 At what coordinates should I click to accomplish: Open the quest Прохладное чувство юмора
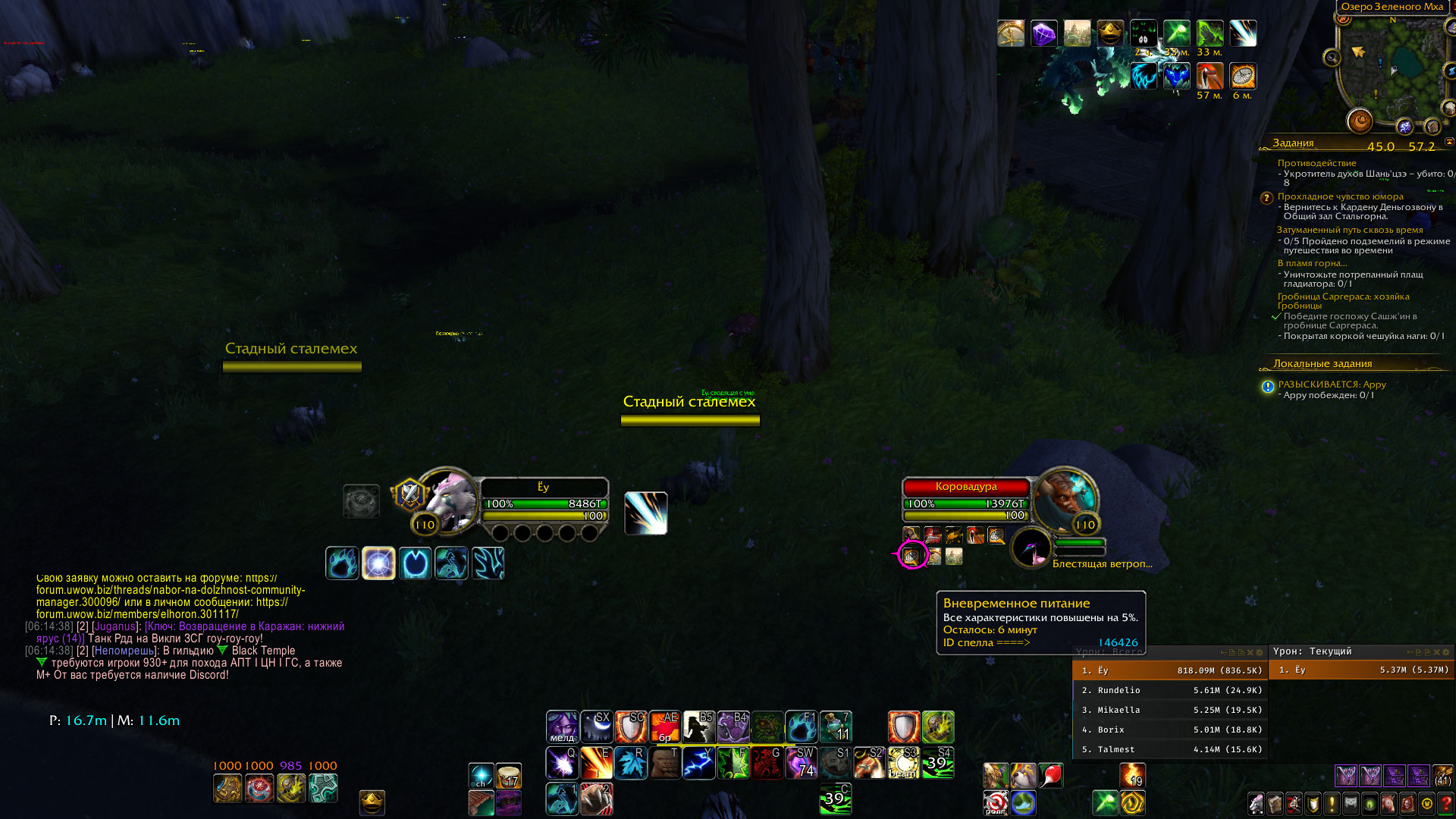tap(1340, 196)
